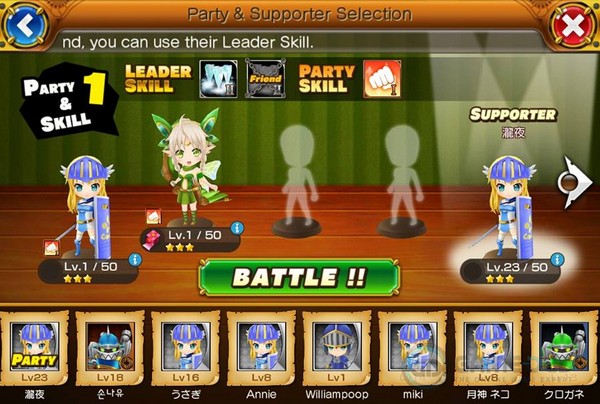Open the fist party skill icon
Screen dimensions: 600x404
point(383,77)
